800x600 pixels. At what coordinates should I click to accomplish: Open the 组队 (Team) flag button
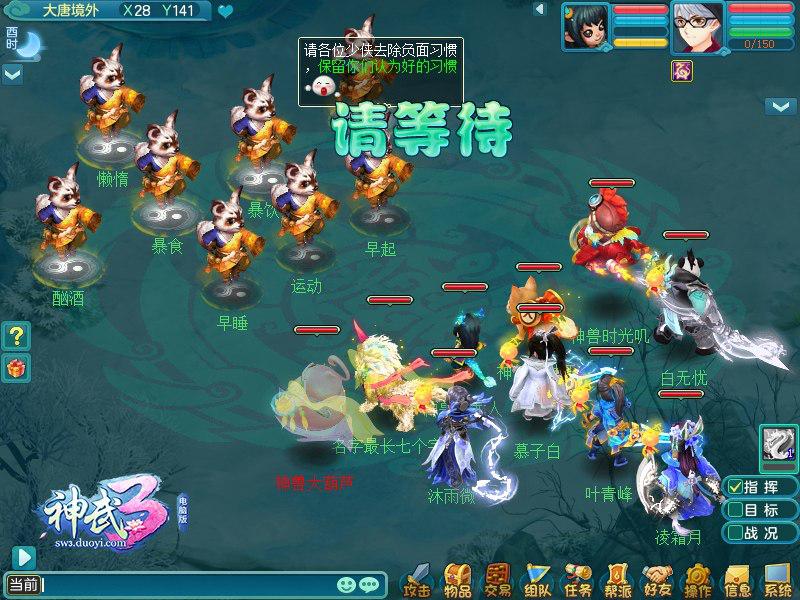coord(537,579)
